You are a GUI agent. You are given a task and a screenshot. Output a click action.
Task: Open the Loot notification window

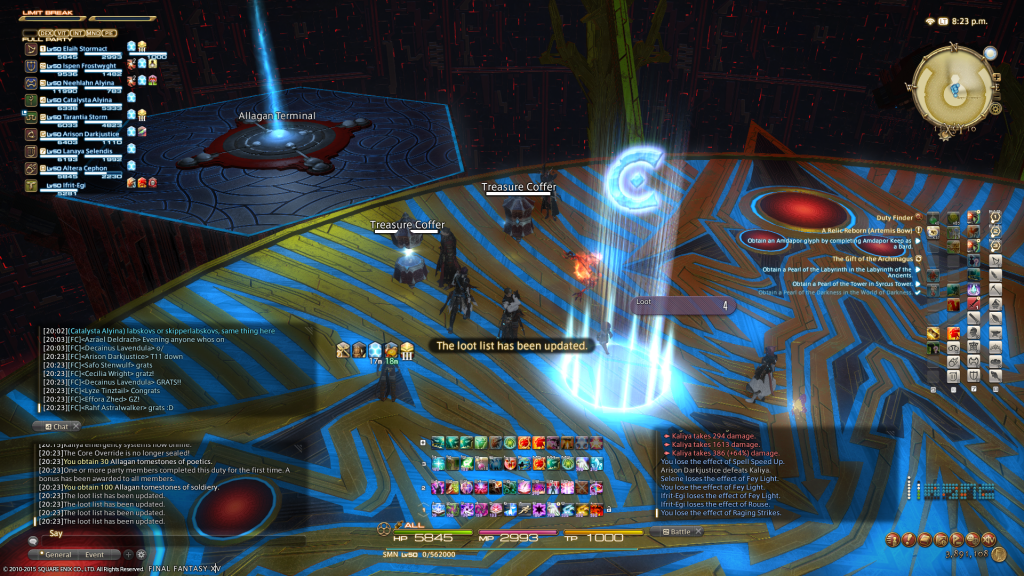point(683,306)
